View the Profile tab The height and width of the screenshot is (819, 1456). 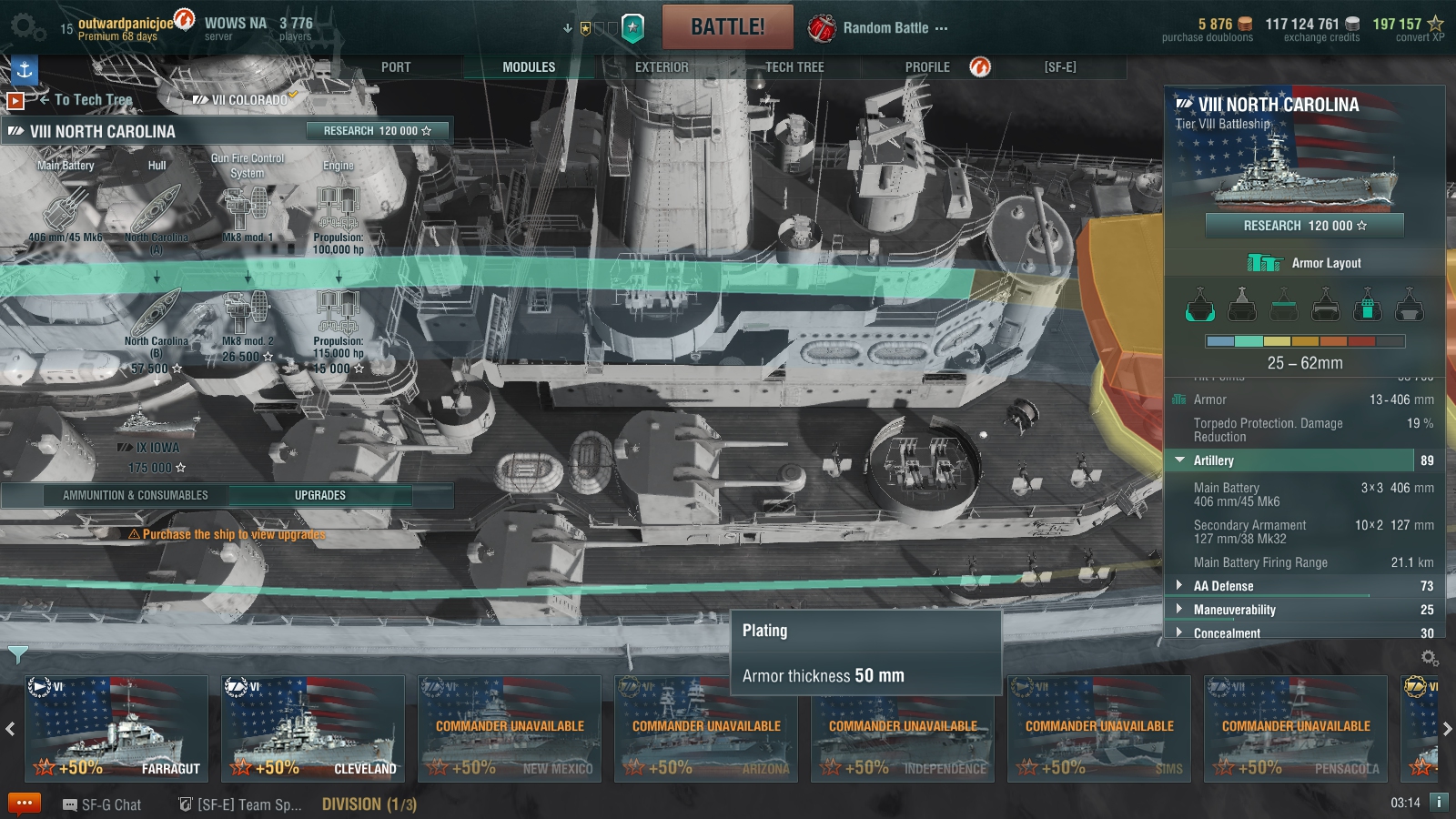pyautogui.click(x=927, y=67)
